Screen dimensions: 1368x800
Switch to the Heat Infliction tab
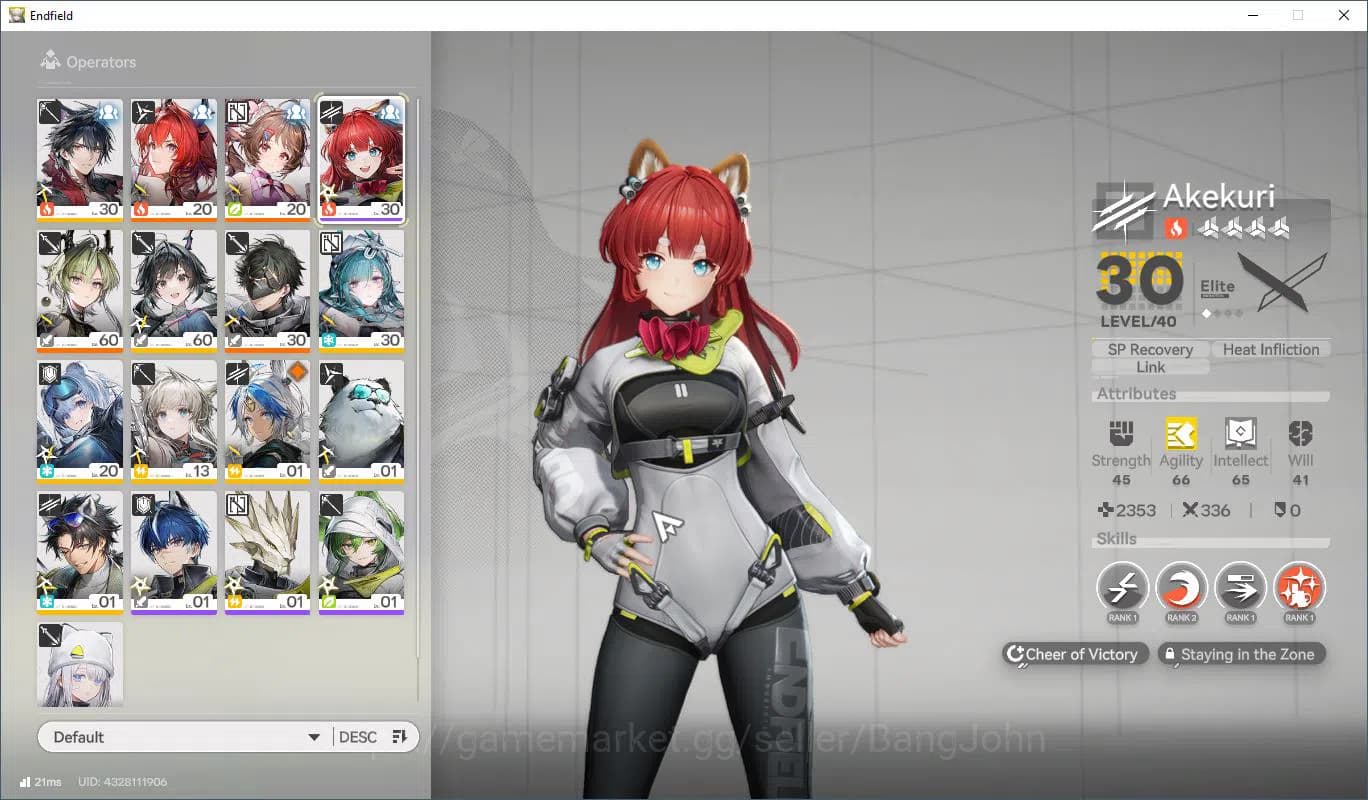[1271, 349]
